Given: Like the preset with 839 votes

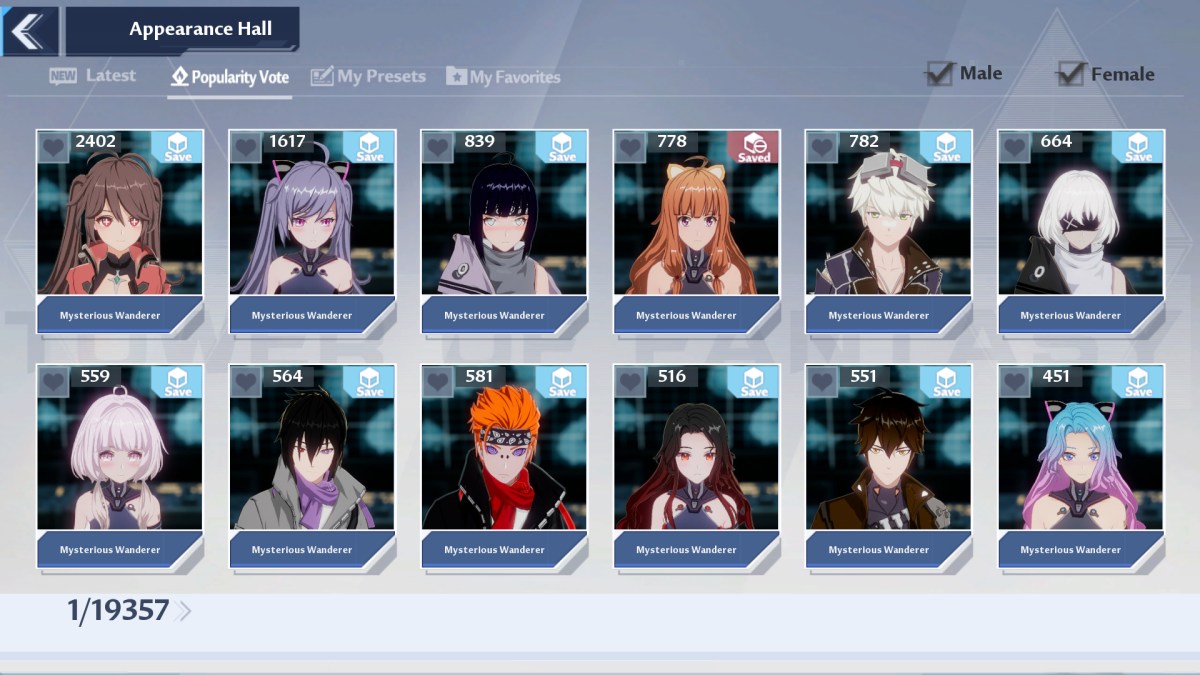Looking at the screenshot, I should 437,147.
